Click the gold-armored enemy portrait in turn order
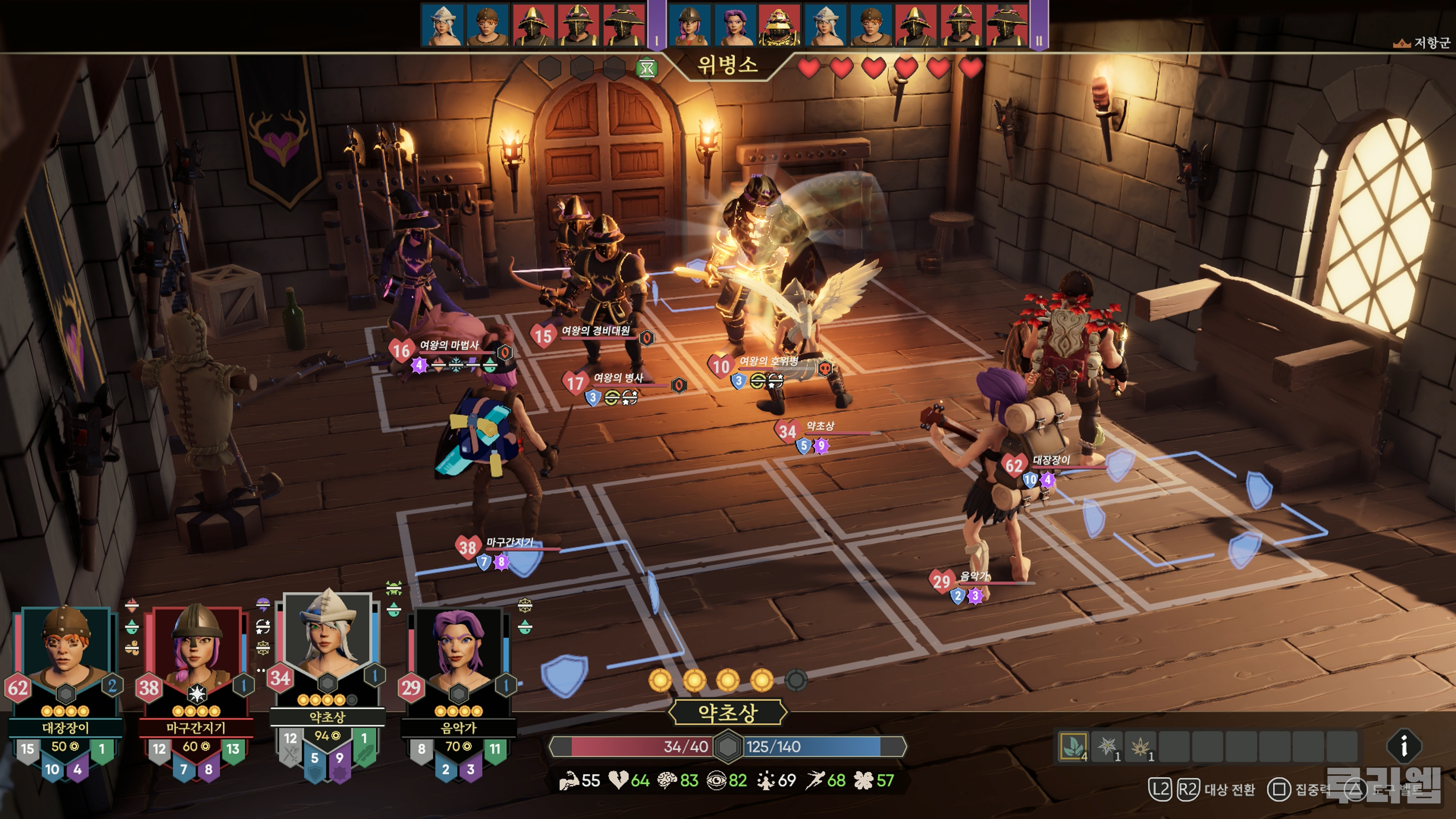The image size is (1456, 819). click(x=779, y=25)
